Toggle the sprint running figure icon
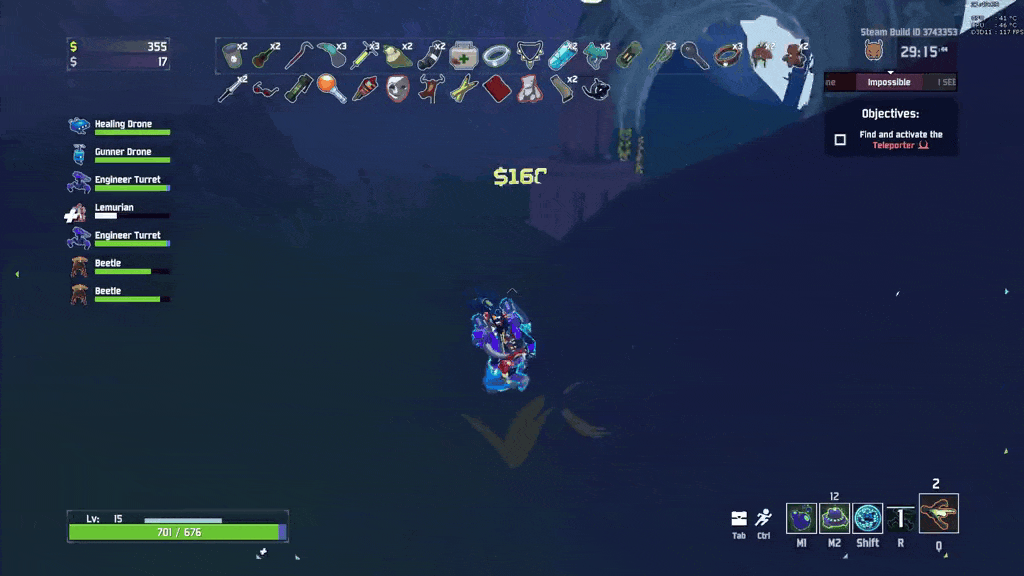Viewport: 1024px width, 576px height. tap(764, 518)
